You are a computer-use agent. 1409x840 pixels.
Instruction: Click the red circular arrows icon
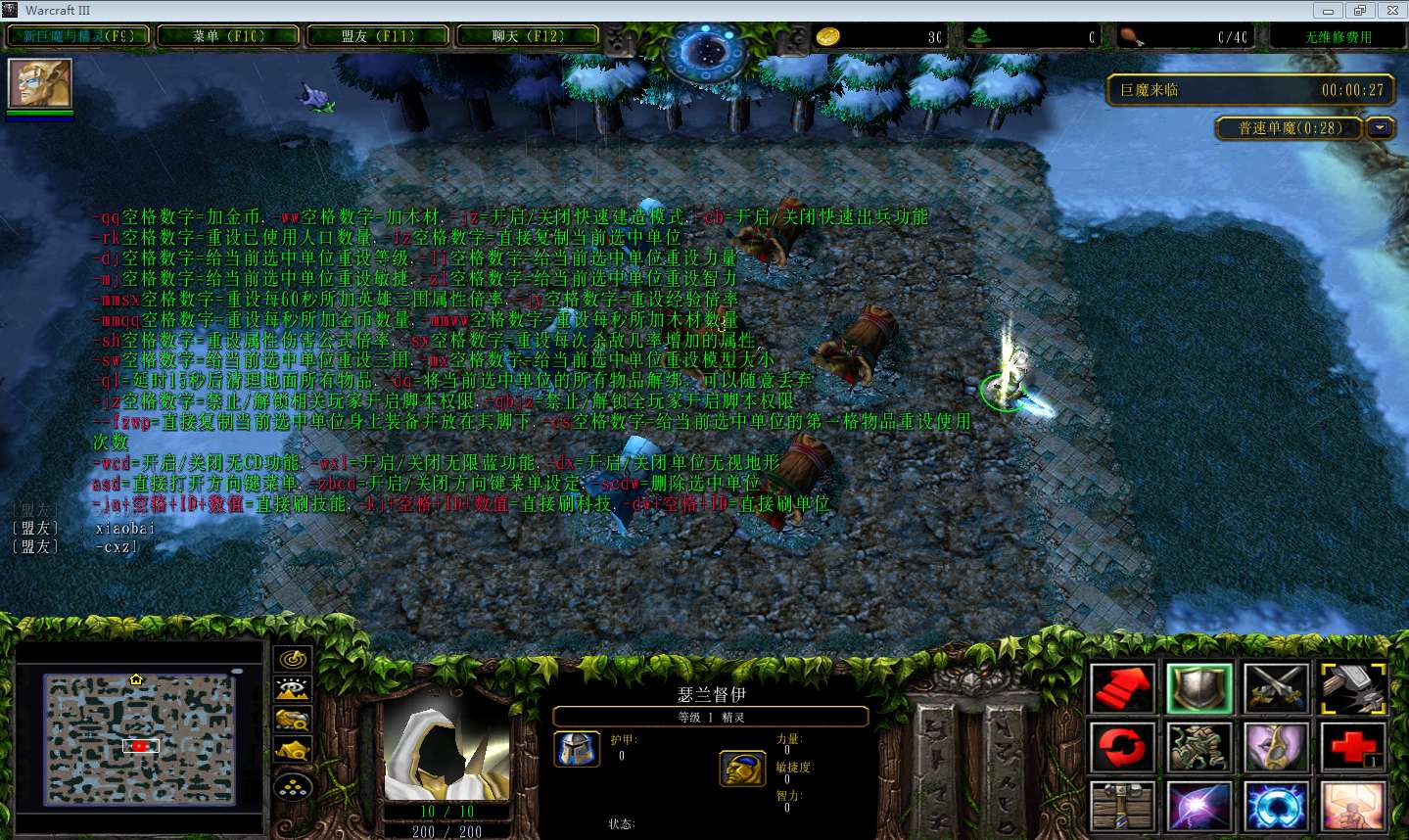(x=1123, y=747)
